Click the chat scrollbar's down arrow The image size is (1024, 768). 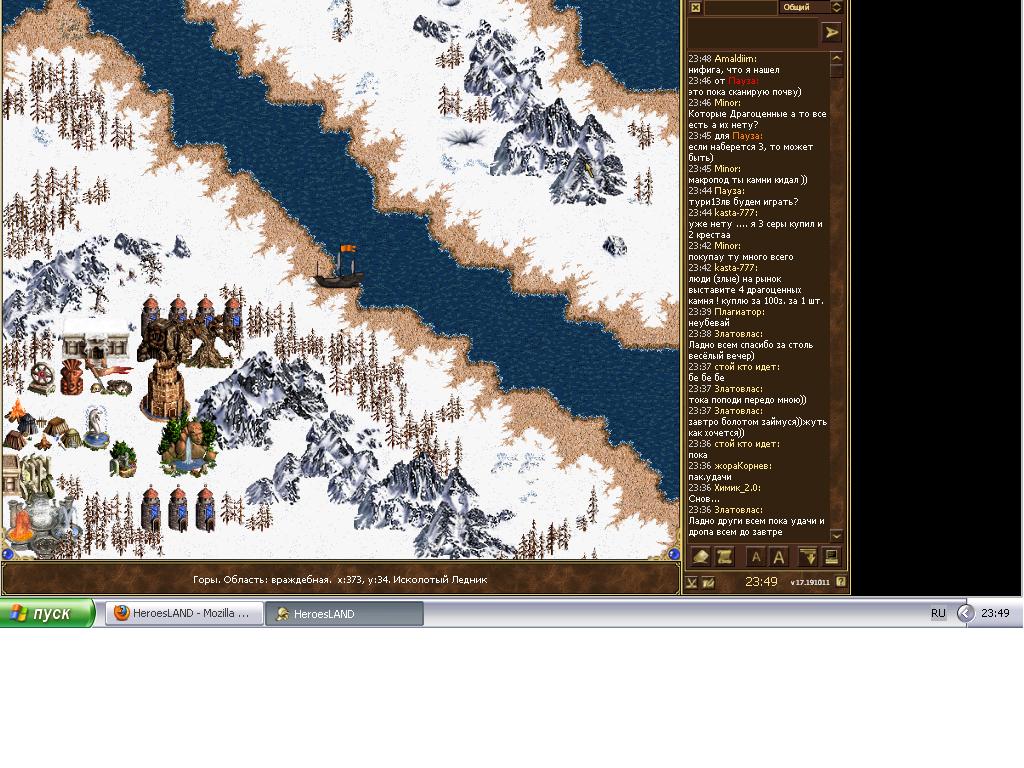[x=837, y=536]
